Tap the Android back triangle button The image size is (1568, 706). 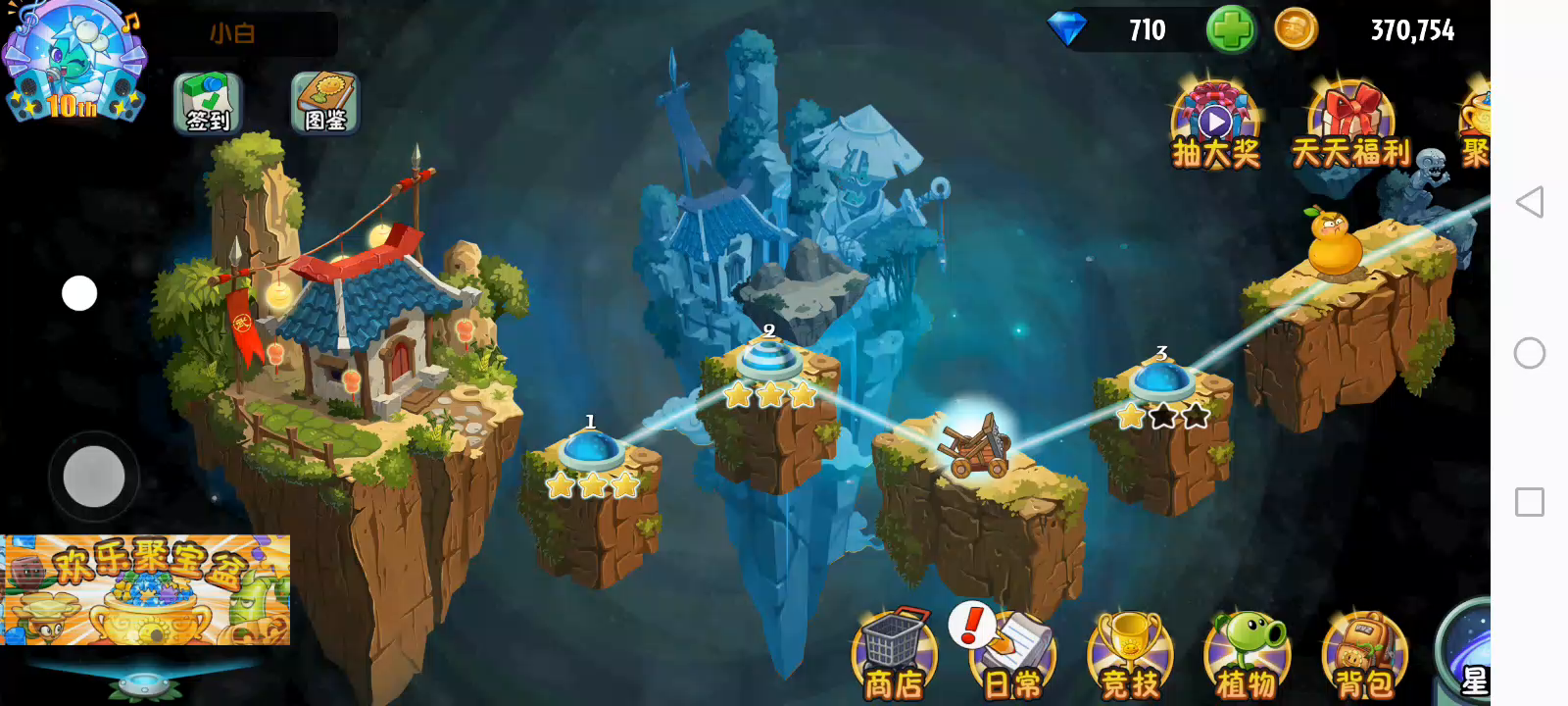click(x=1530, y=203)
